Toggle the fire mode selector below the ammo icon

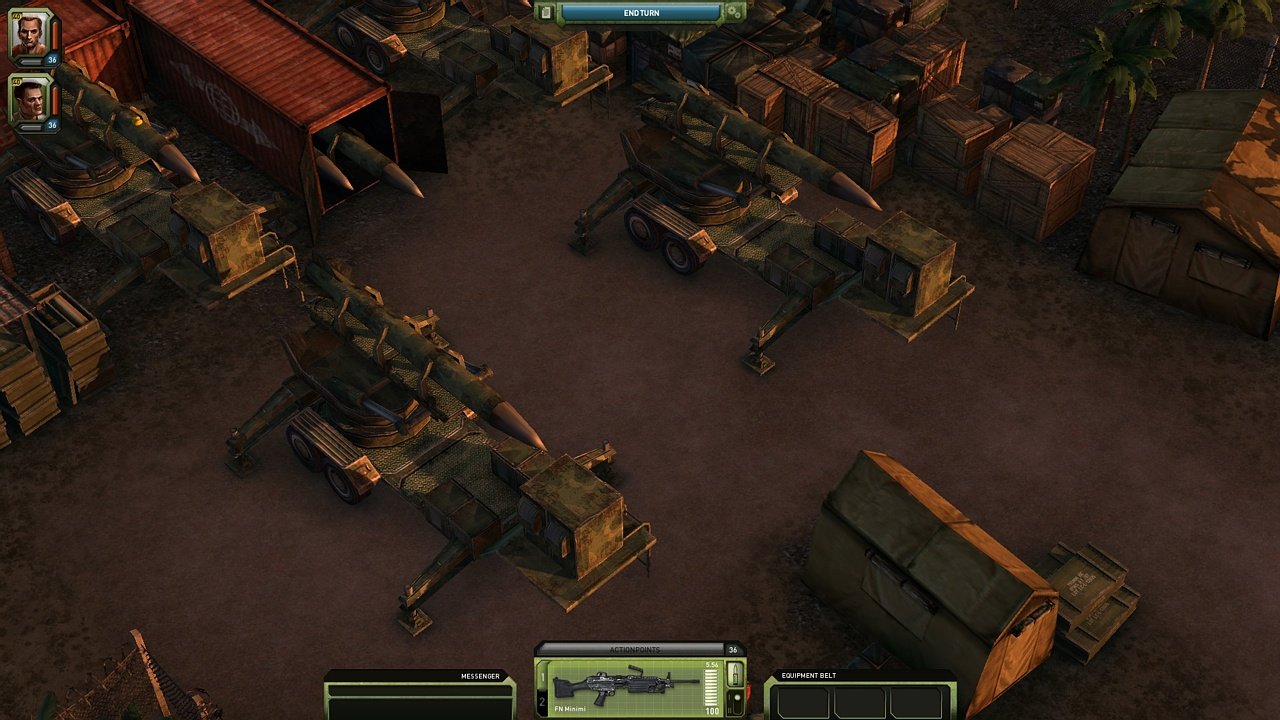click(x=736, y=701)
